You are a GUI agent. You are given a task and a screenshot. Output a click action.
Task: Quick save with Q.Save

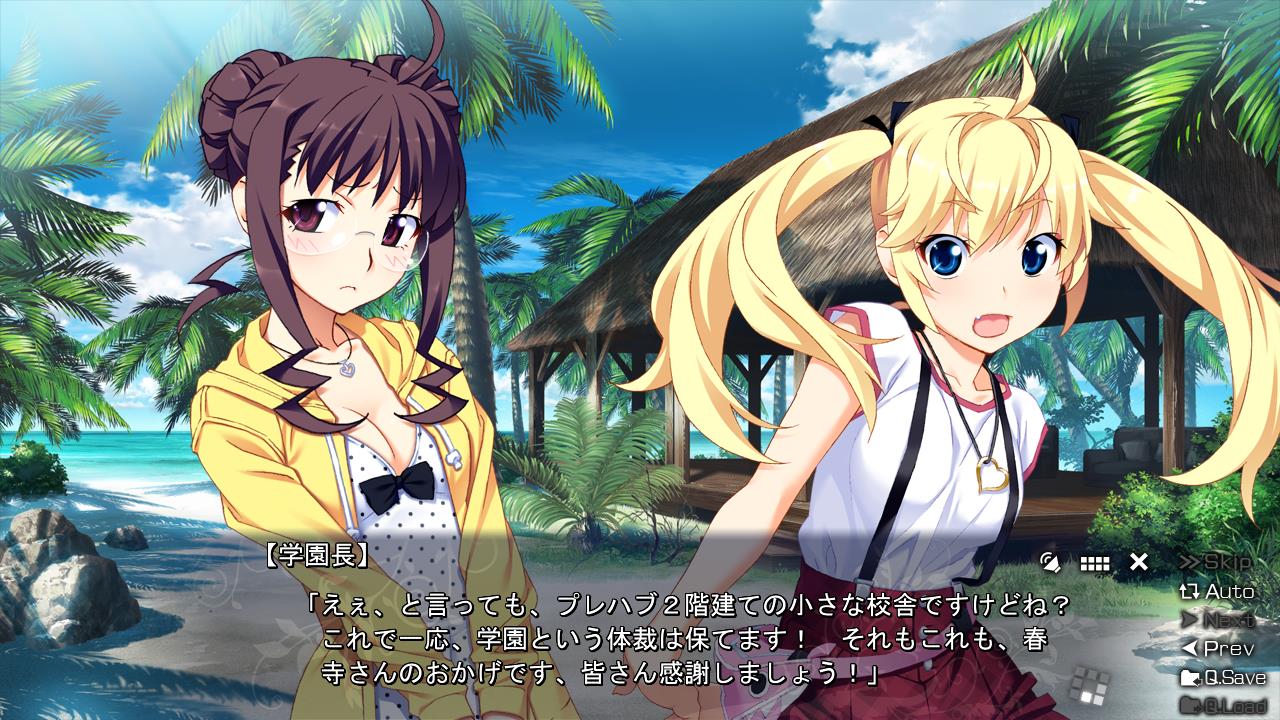click(1223, 677)
